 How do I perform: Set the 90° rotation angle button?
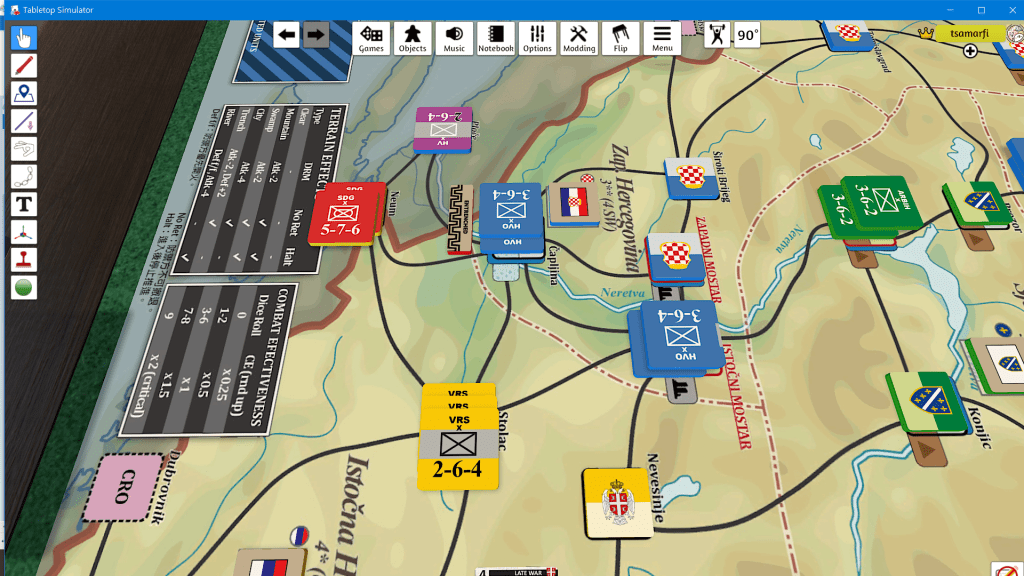click(747, 35)
